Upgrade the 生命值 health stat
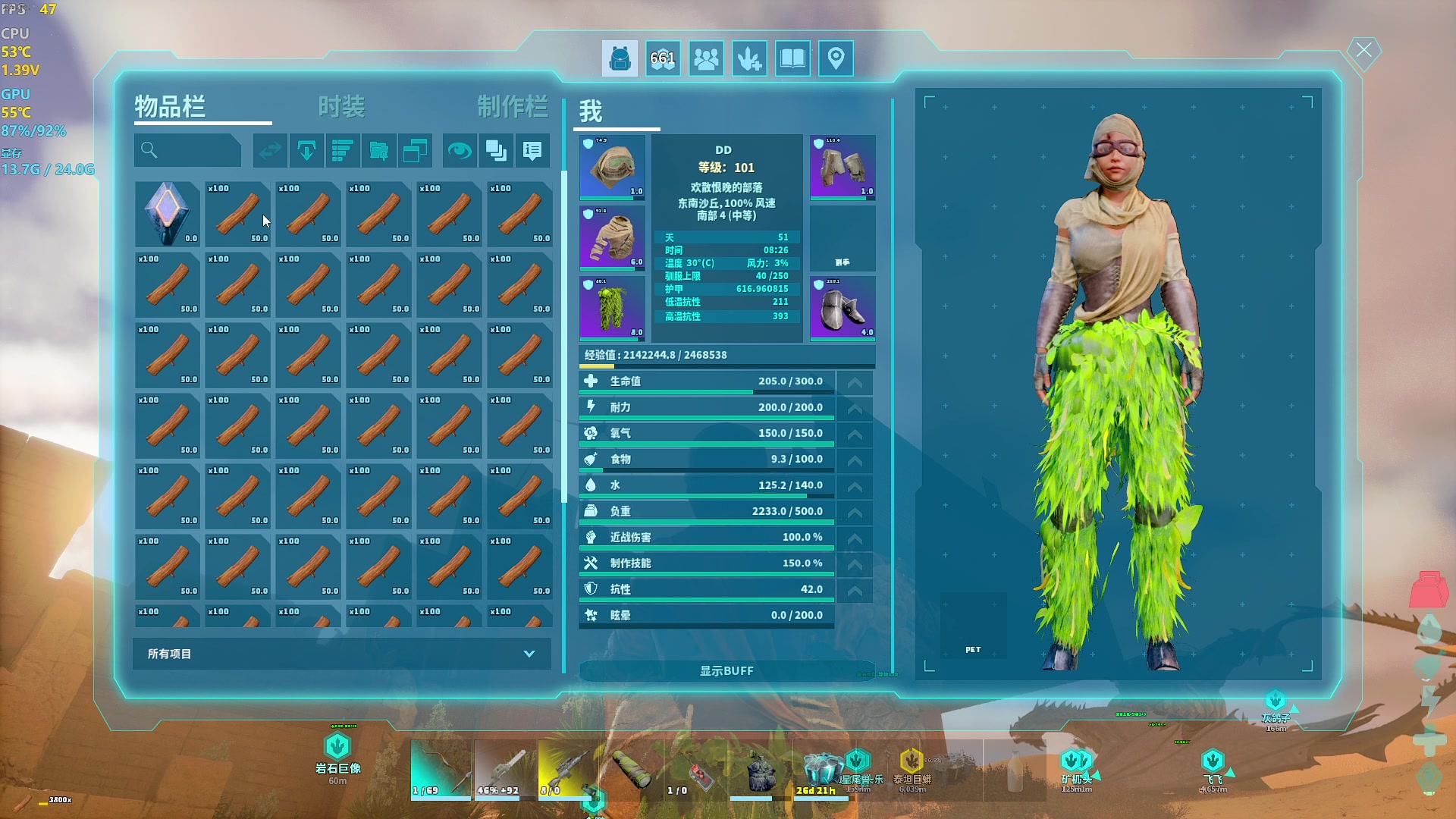Image resolution: width=1456 pixels, height=819 pixels. point(855,382)
